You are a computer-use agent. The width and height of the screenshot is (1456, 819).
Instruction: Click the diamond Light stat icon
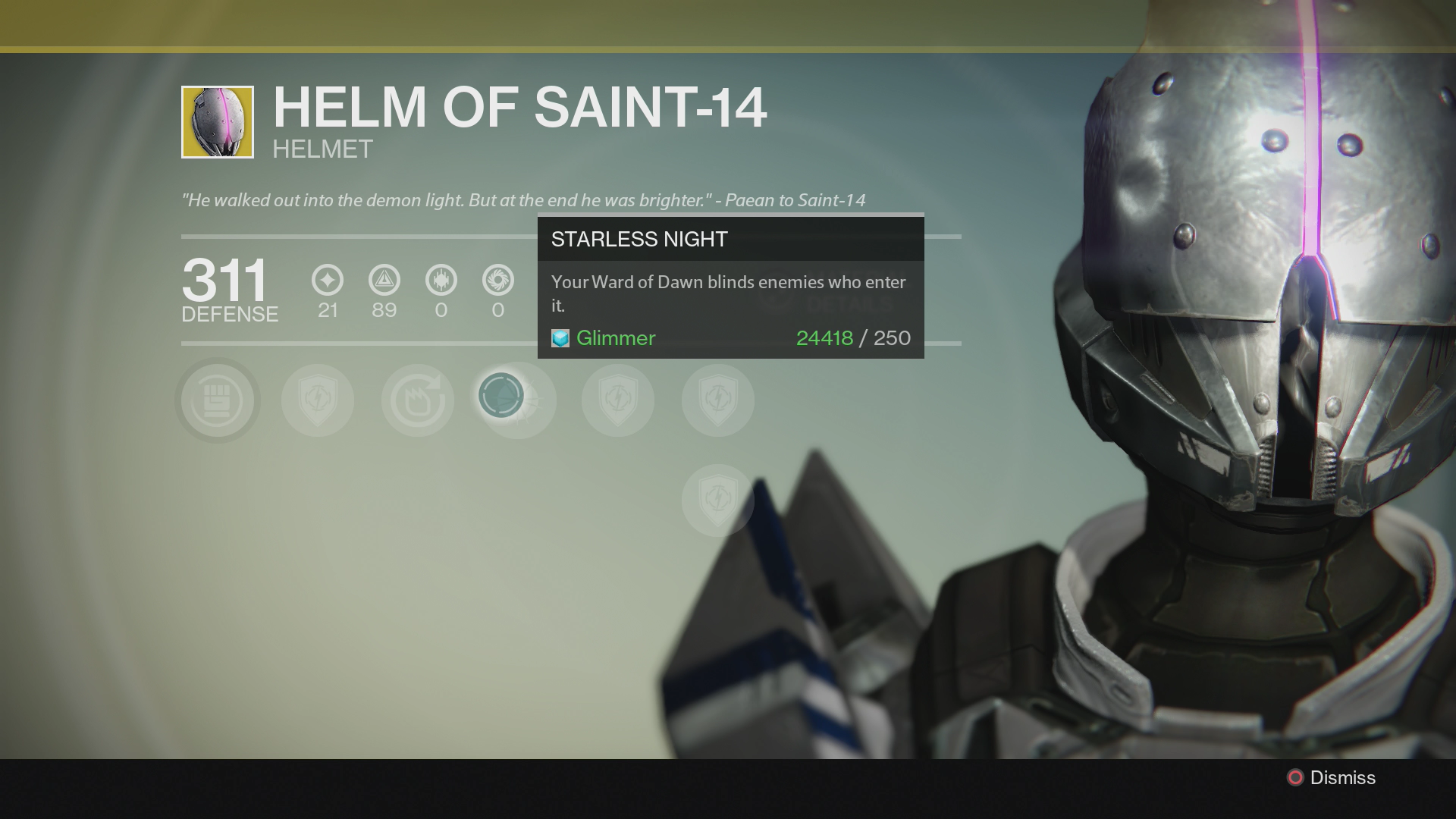(326, 281)
